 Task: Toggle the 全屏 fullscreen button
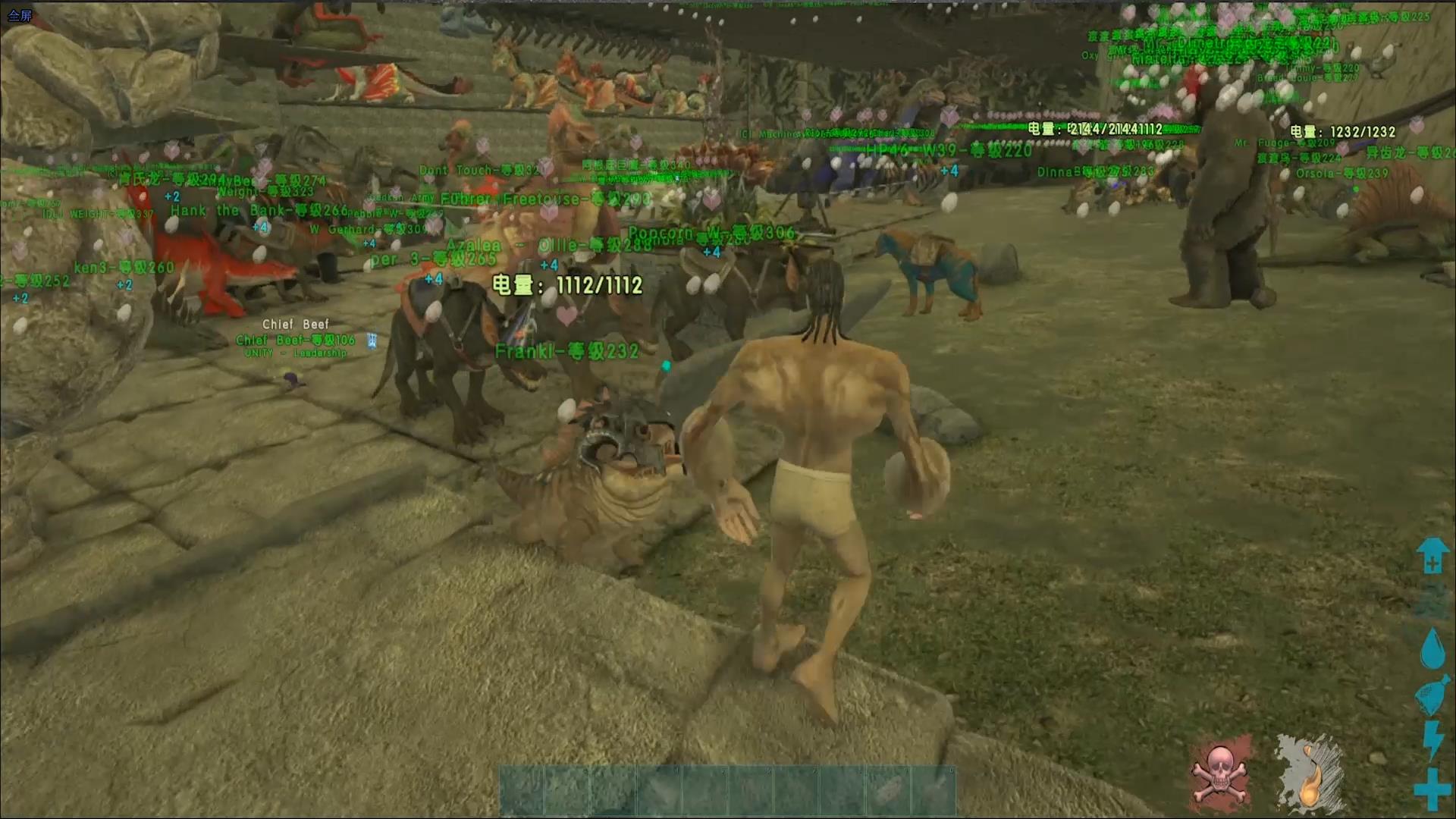pos(20,15)
